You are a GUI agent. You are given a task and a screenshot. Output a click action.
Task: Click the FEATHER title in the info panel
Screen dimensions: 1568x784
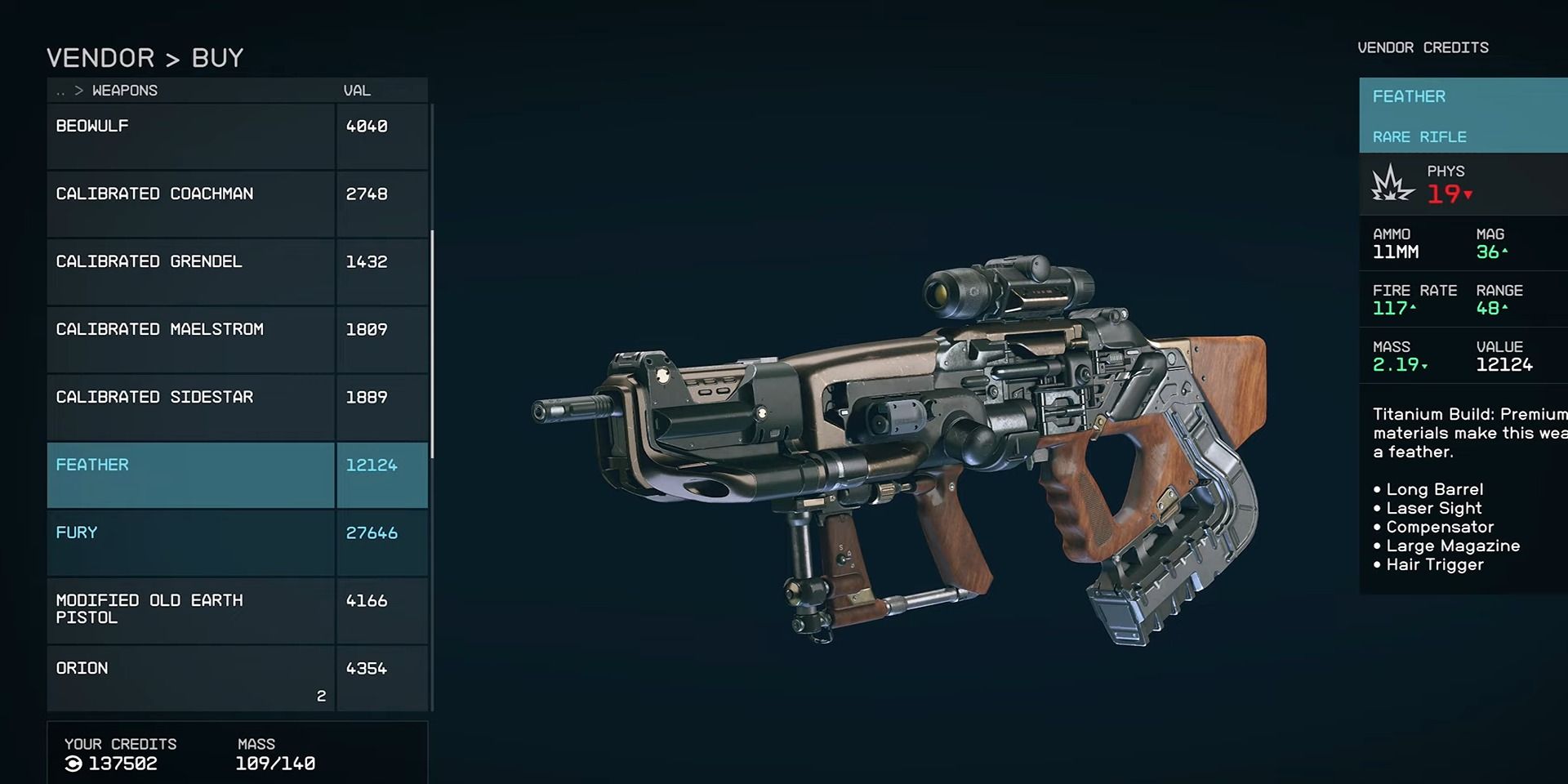(1408, 96)
